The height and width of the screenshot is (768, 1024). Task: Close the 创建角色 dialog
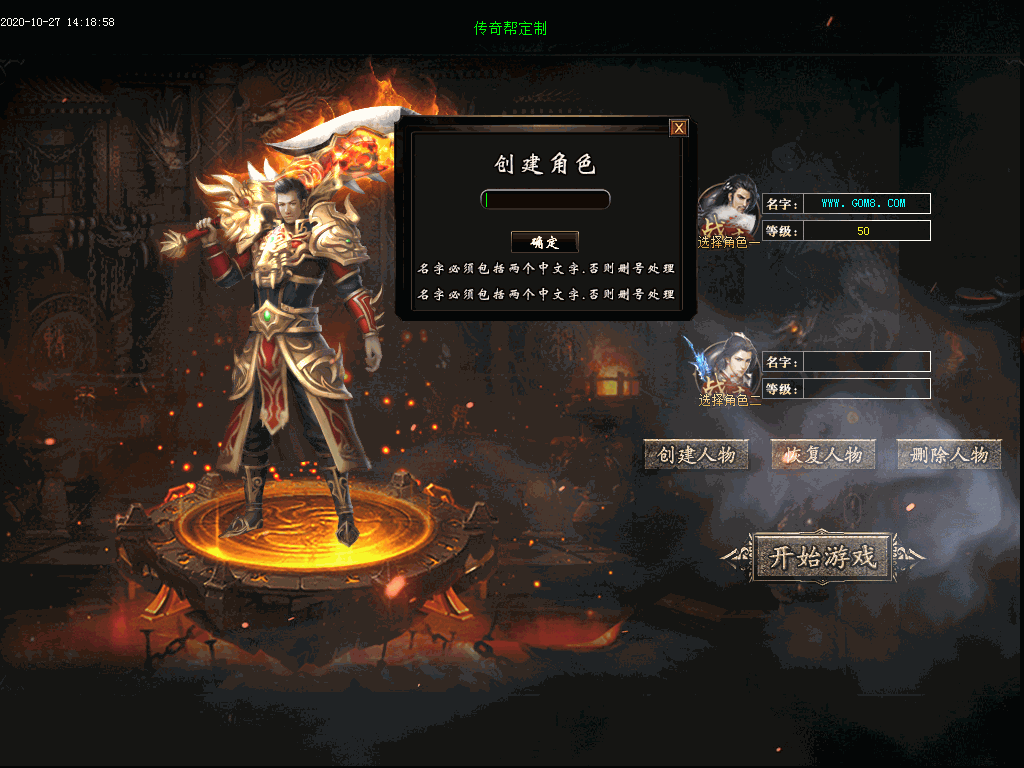(679, 127)
